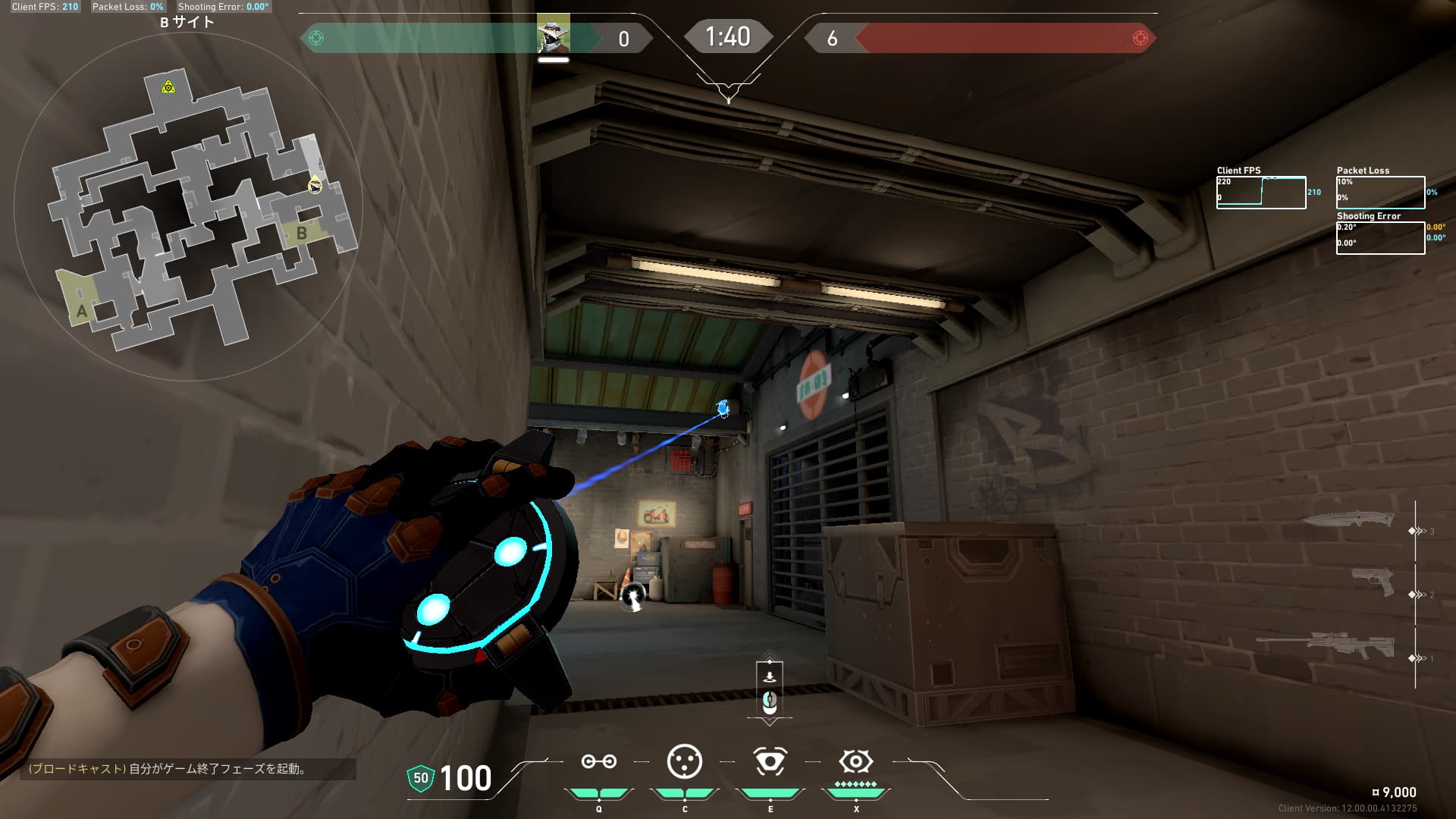Click the agent portrait in top bar

(553, 35)
